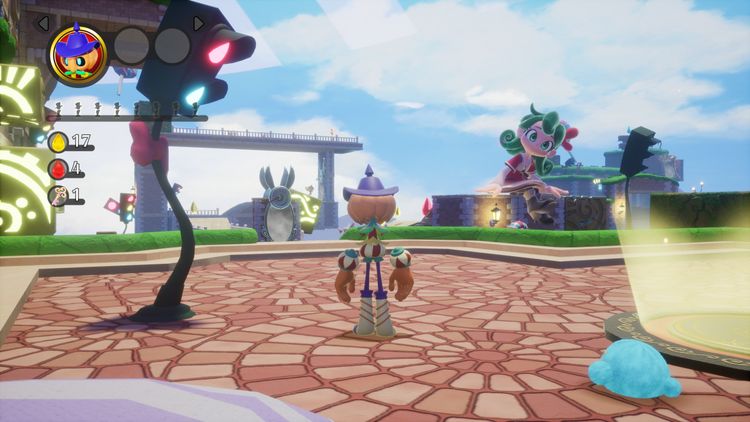Click the left costume-switch arrow
The height and width of the screenshot is (422, 750).
43,21
